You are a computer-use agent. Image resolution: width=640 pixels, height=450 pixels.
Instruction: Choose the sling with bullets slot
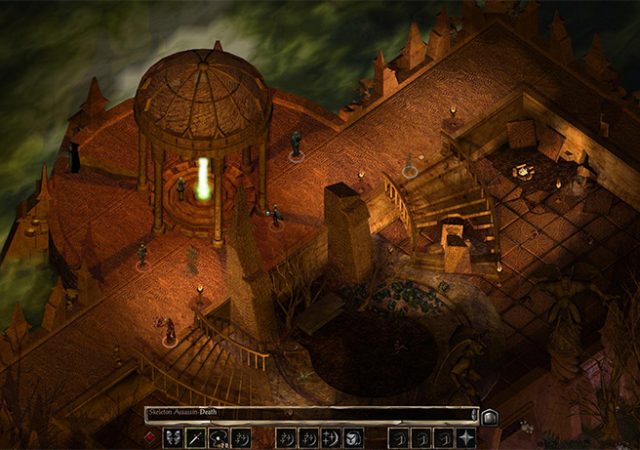[x=218, y=438]
